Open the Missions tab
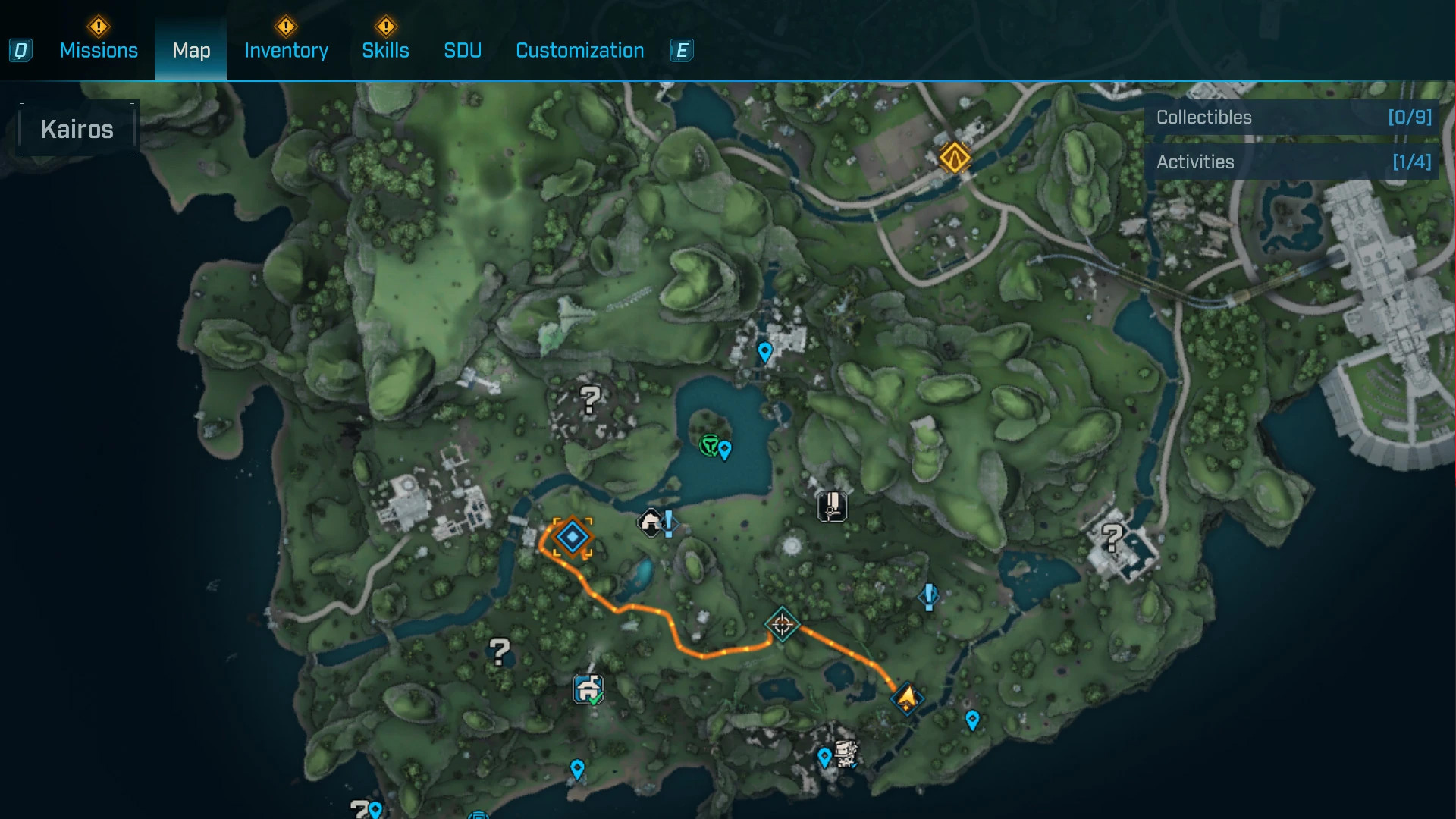Image resolution: width=1456 pixels, height=819 pixels. pos(99,51)
